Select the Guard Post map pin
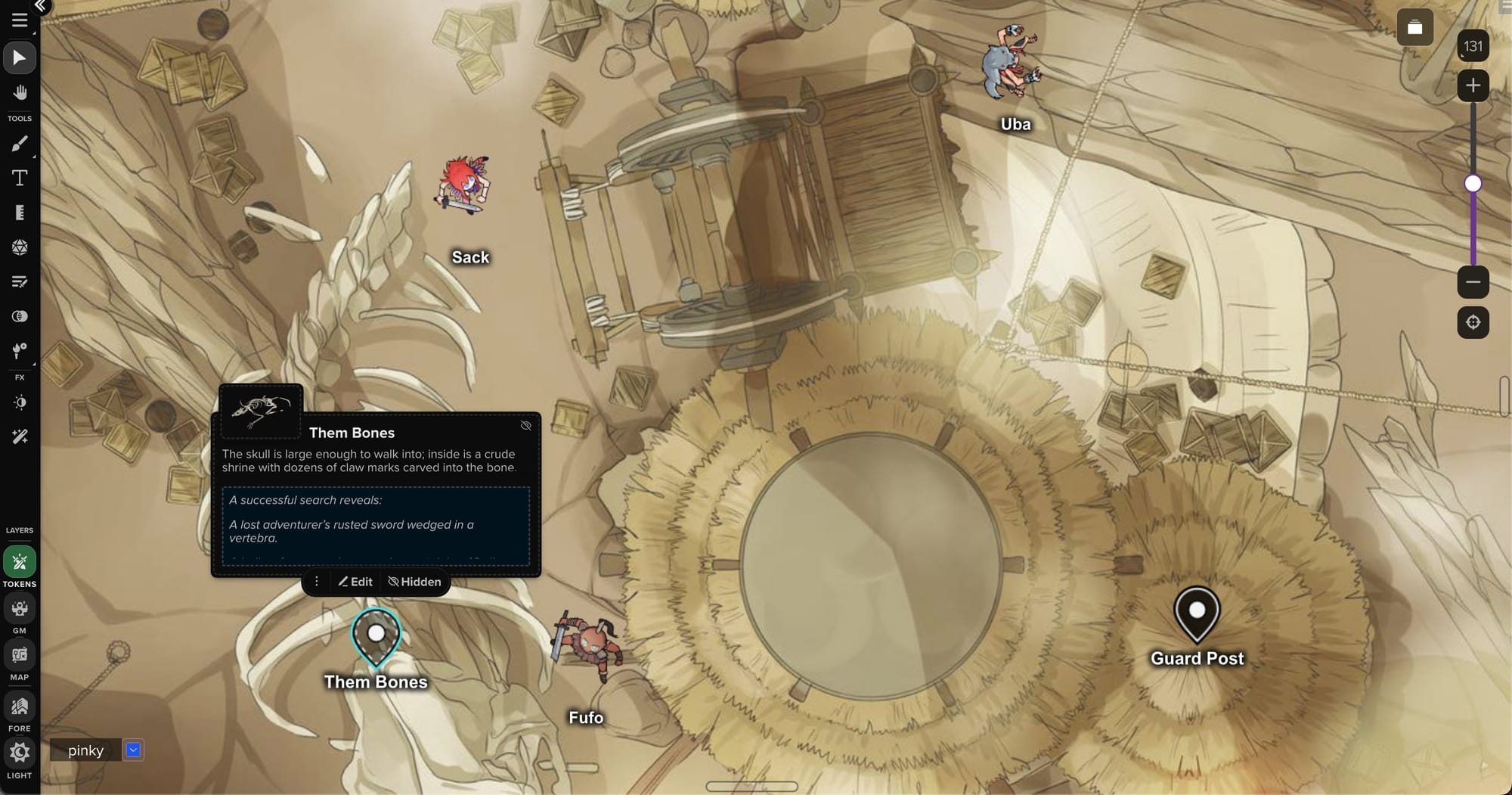 (1196, 611)
